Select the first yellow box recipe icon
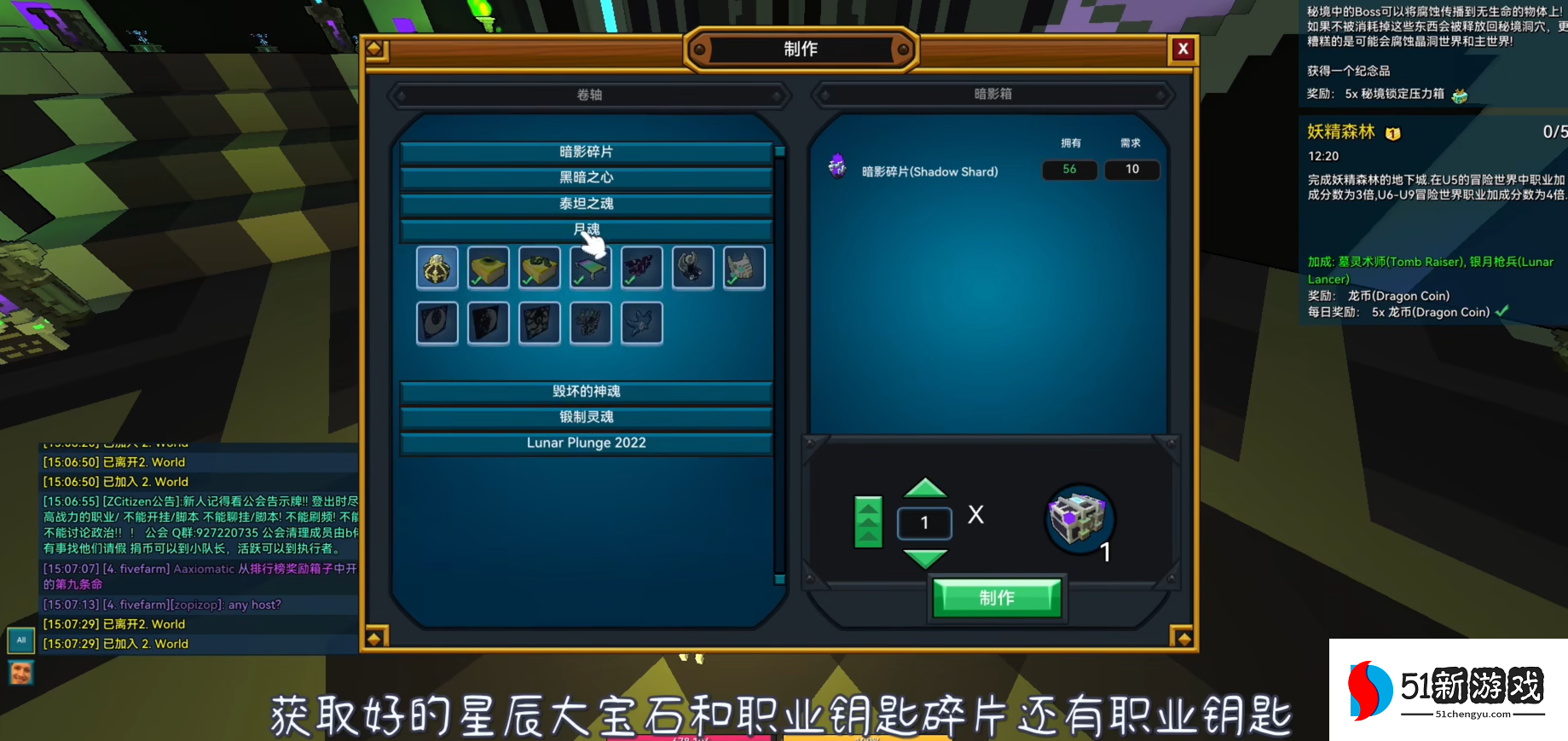The height and width of the screenshot is (741, 1568). [x=488, y=267]
